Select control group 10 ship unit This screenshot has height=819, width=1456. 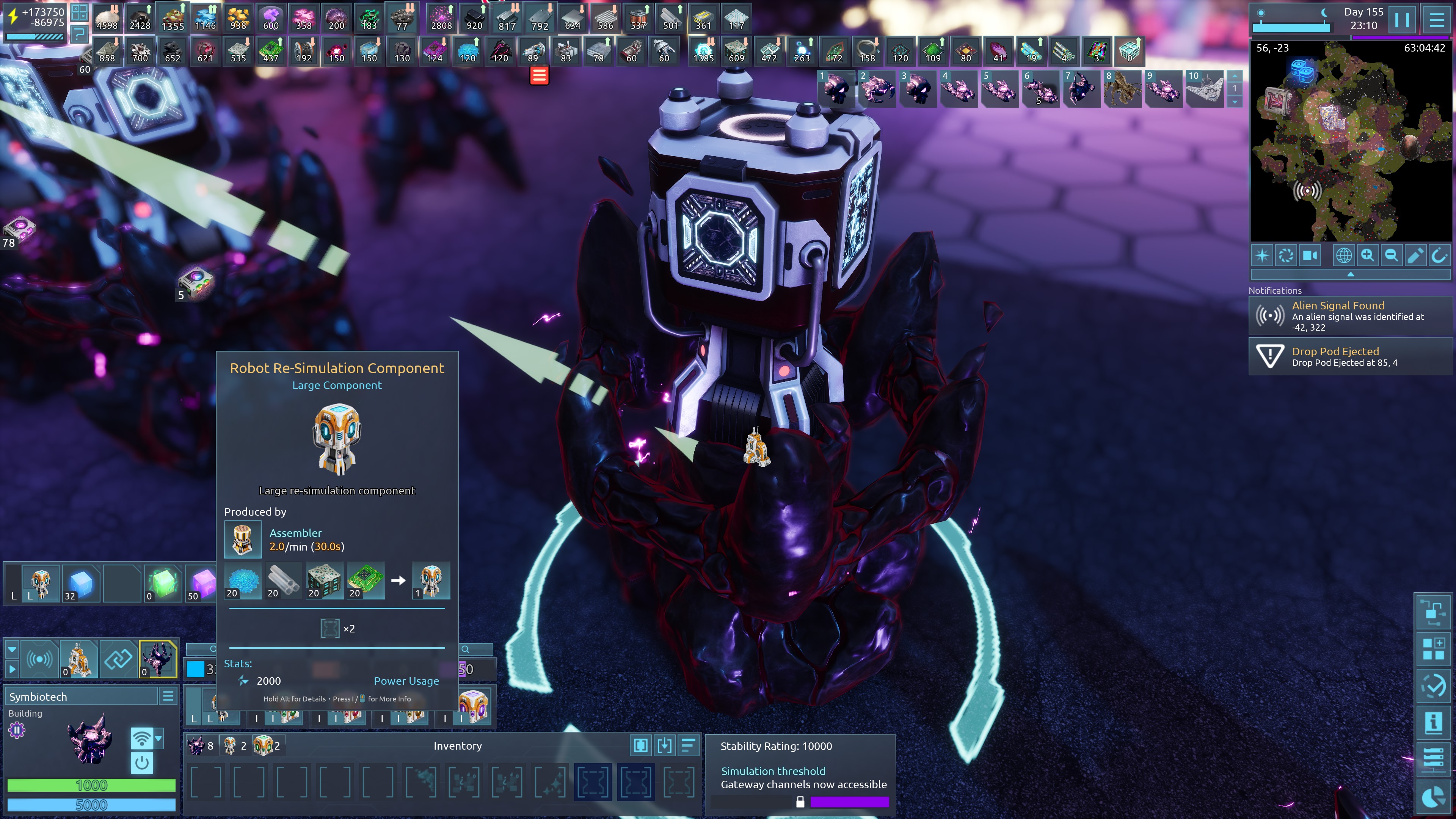click(1205, 89)
